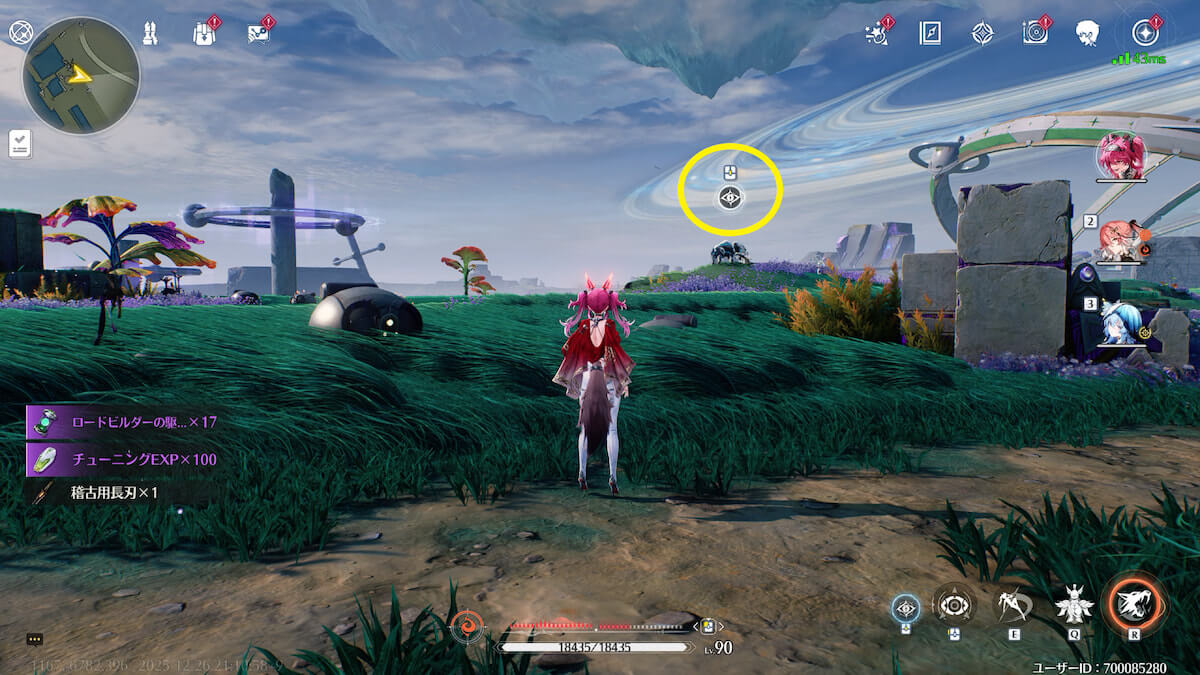The image size is (1200, 675).
Task: Open the chat bubble icon with red alert
Action: click(x=258, y=33)
